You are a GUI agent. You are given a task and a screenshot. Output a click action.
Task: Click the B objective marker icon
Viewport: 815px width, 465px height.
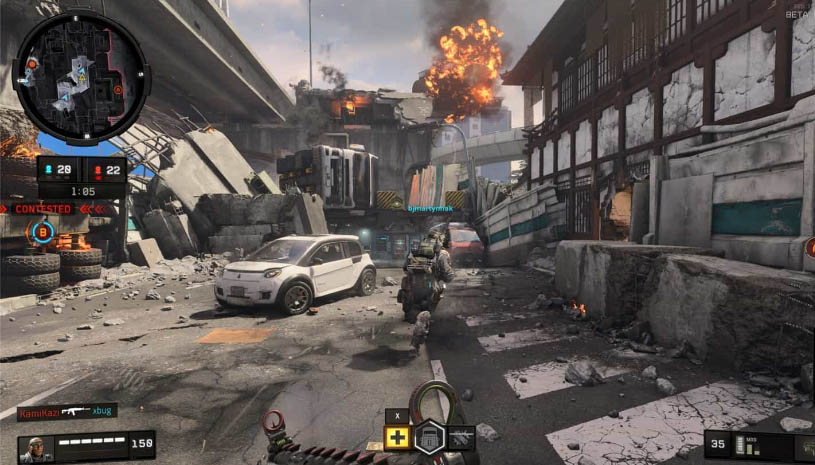42,233
